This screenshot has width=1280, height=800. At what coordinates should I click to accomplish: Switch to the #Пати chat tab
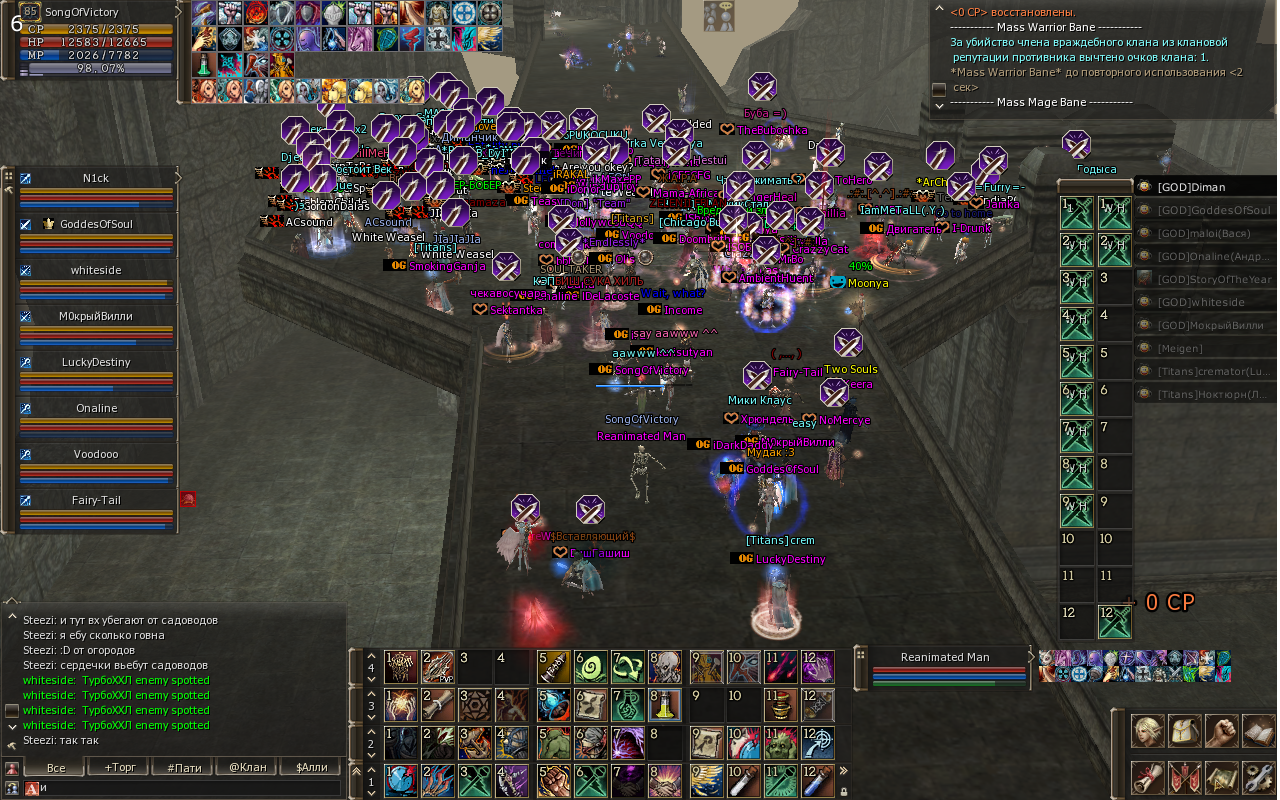pos(183,767)
